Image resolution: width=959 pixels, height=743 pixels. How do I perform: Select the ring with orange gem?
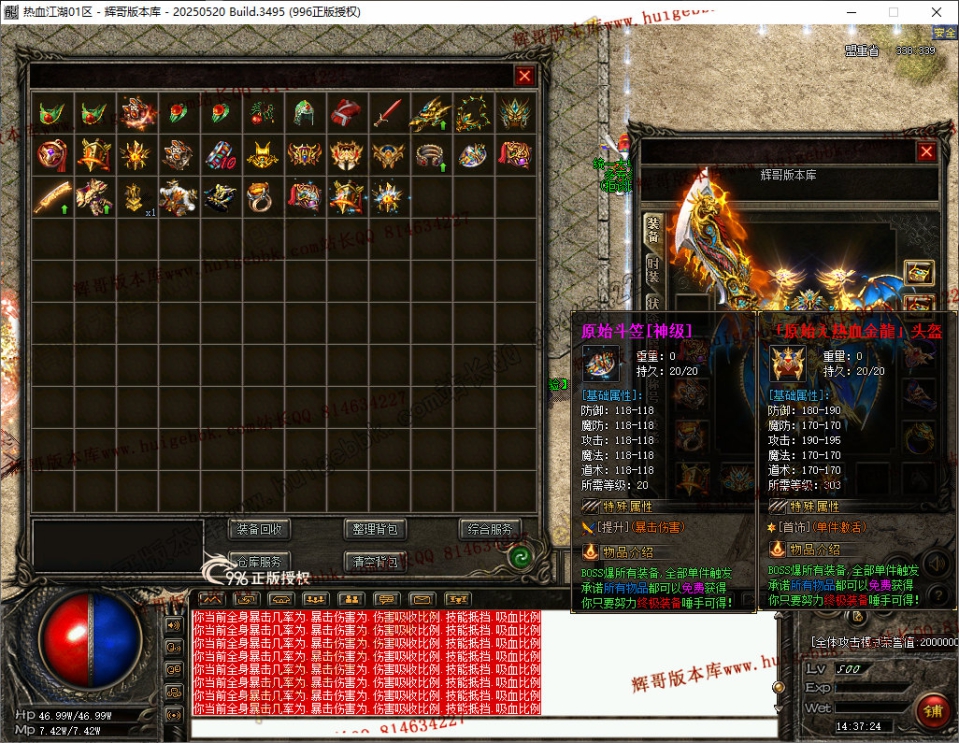click(262, 197)
